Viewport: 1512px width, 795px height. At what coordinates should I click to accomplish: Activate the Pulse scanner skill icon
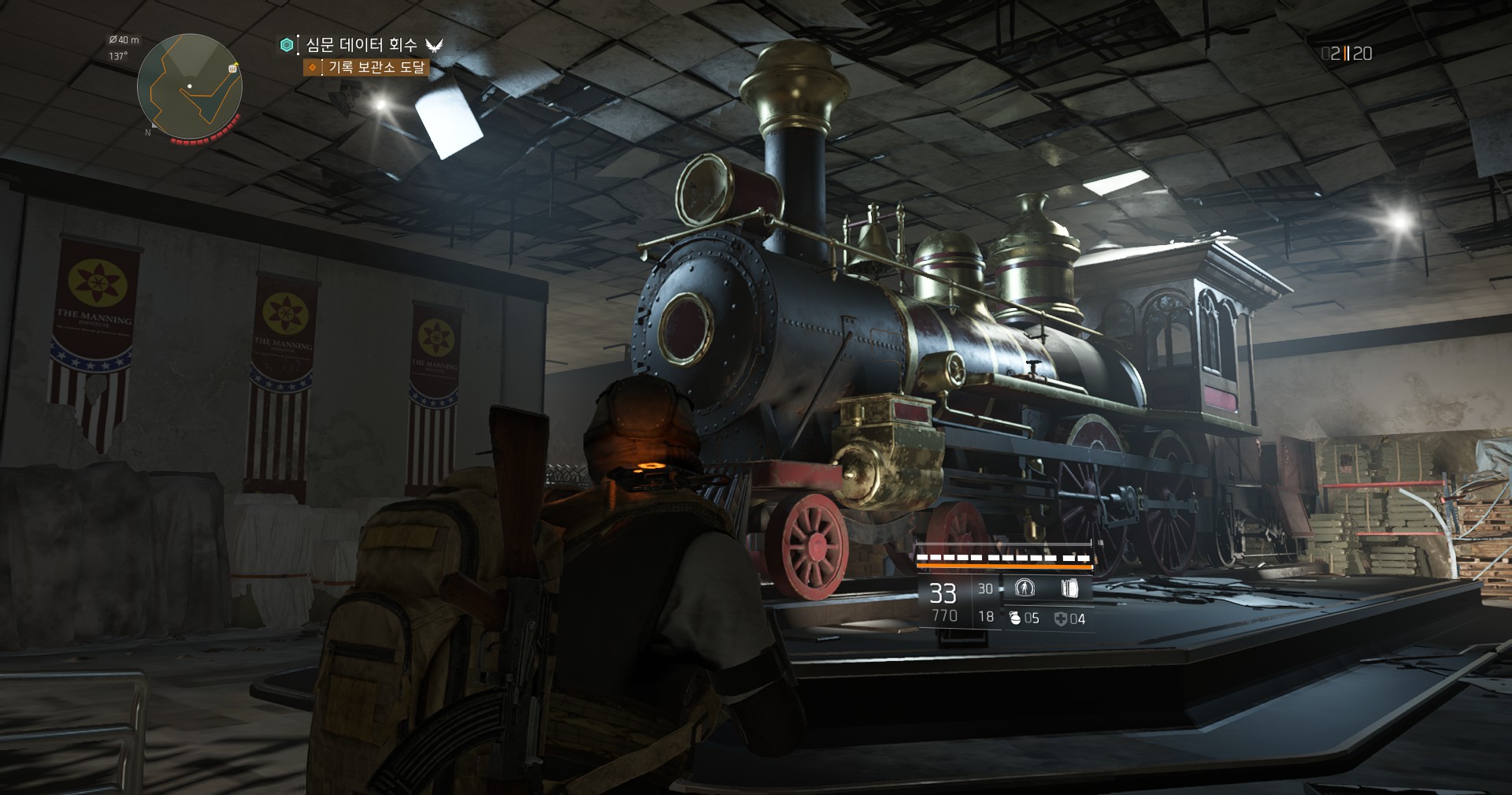(1025, 588)
